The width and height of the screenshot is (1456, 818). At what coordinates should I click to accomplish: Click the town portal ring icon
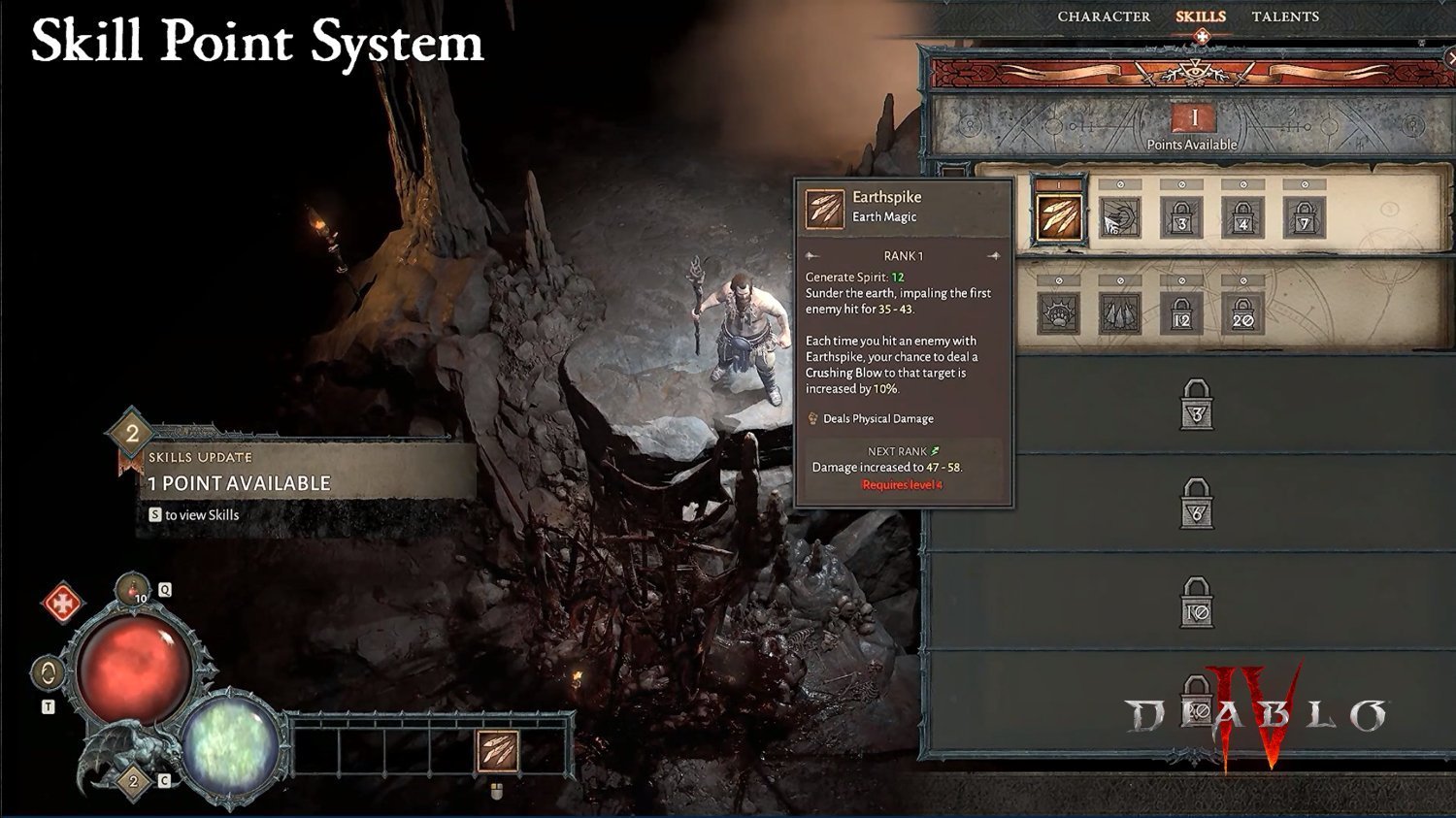48,672
